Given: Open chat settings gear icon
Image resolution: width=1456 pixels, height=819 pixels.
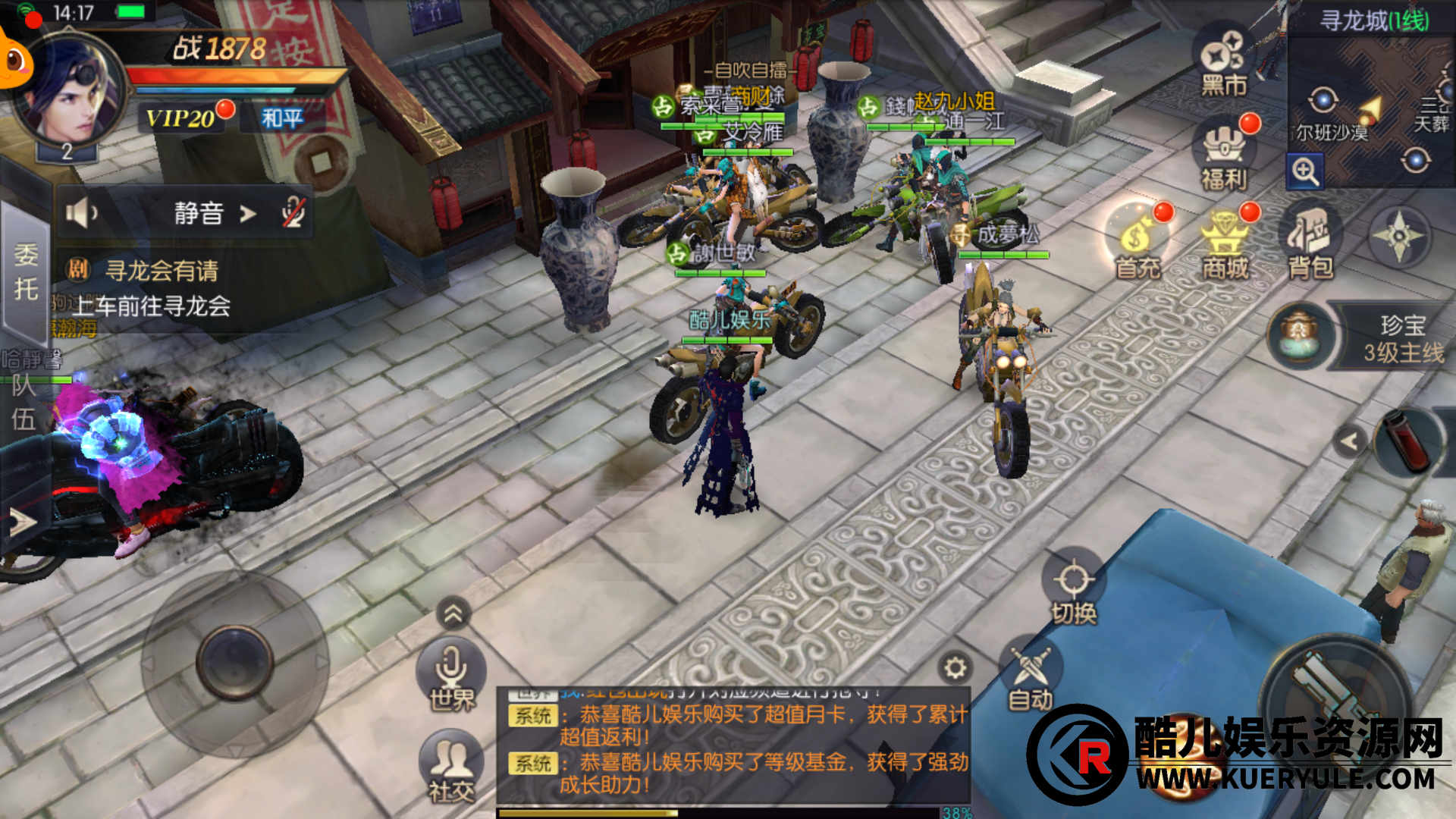Looking at the screenshot, I should tap(954, 667).
